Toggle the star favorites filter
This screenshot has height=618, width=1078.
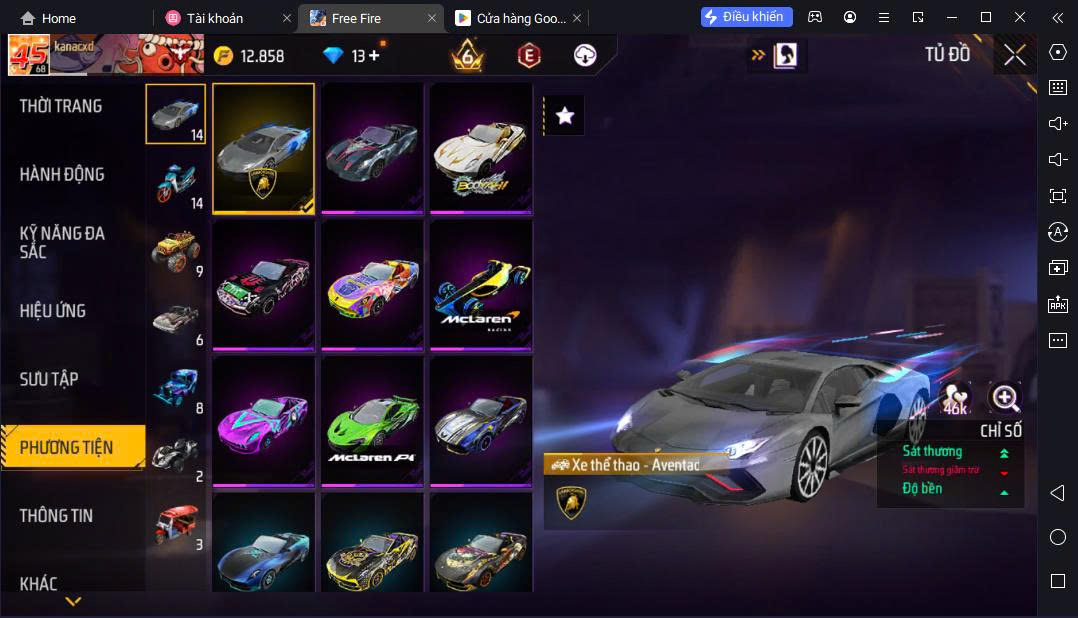tap(565, 116)
